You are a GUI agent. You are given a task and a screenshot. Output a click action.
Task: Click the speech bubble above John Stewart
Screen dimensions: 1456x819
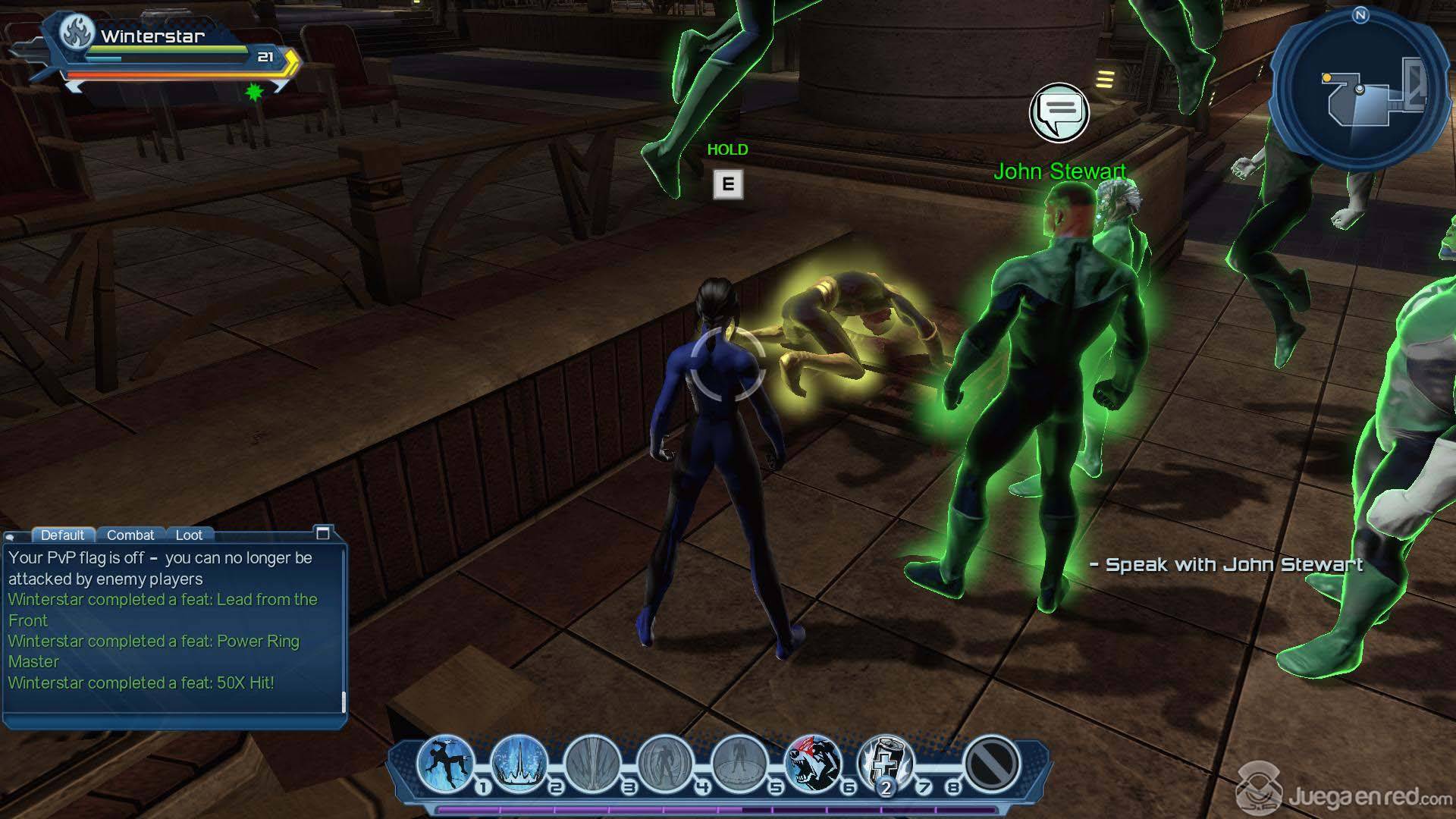(1059, 112)
